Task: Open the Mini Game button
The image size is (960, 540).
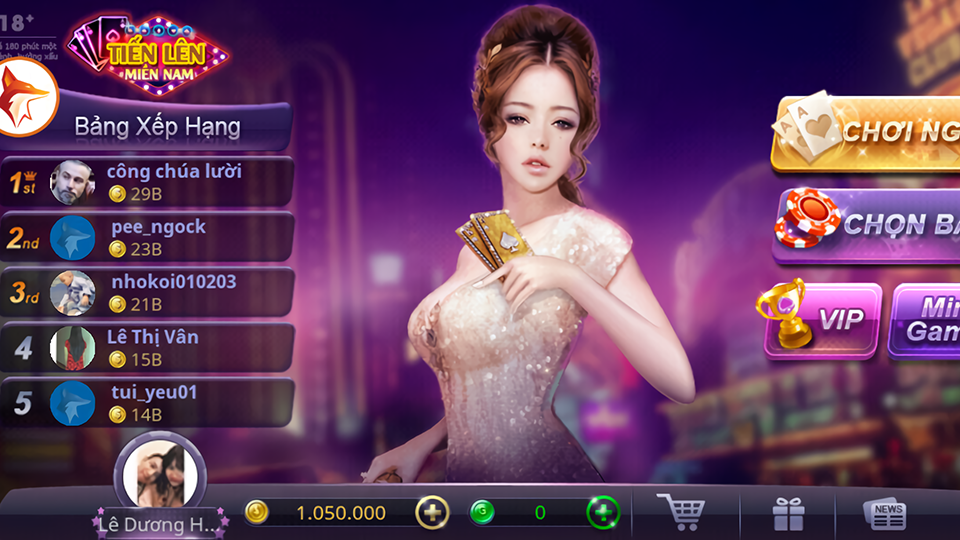Action: point(926,320)
